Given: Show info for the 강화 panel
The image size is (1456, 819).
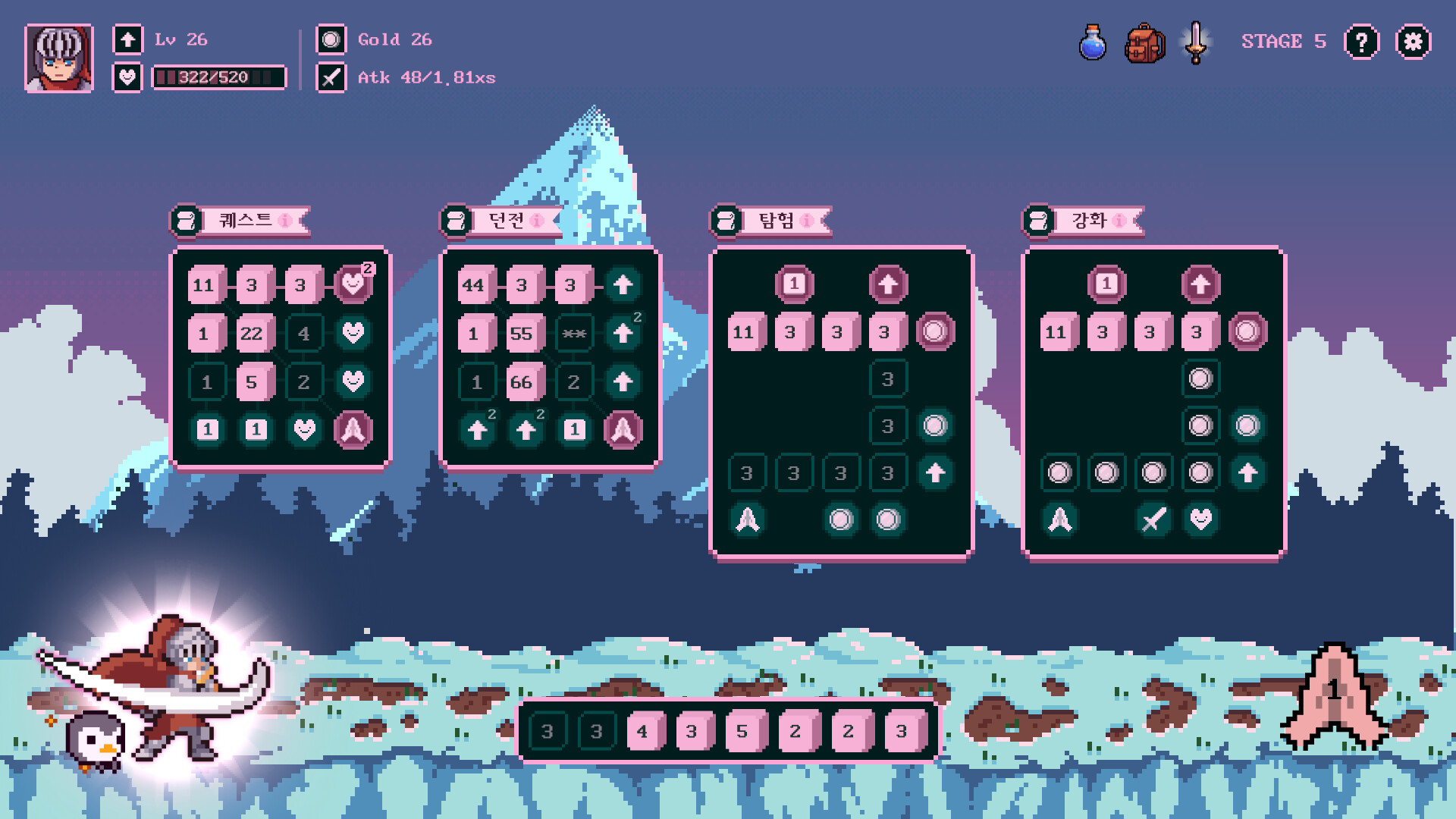Looking at the screenshot, I should pyautogui.click(x=1119, y=221).
